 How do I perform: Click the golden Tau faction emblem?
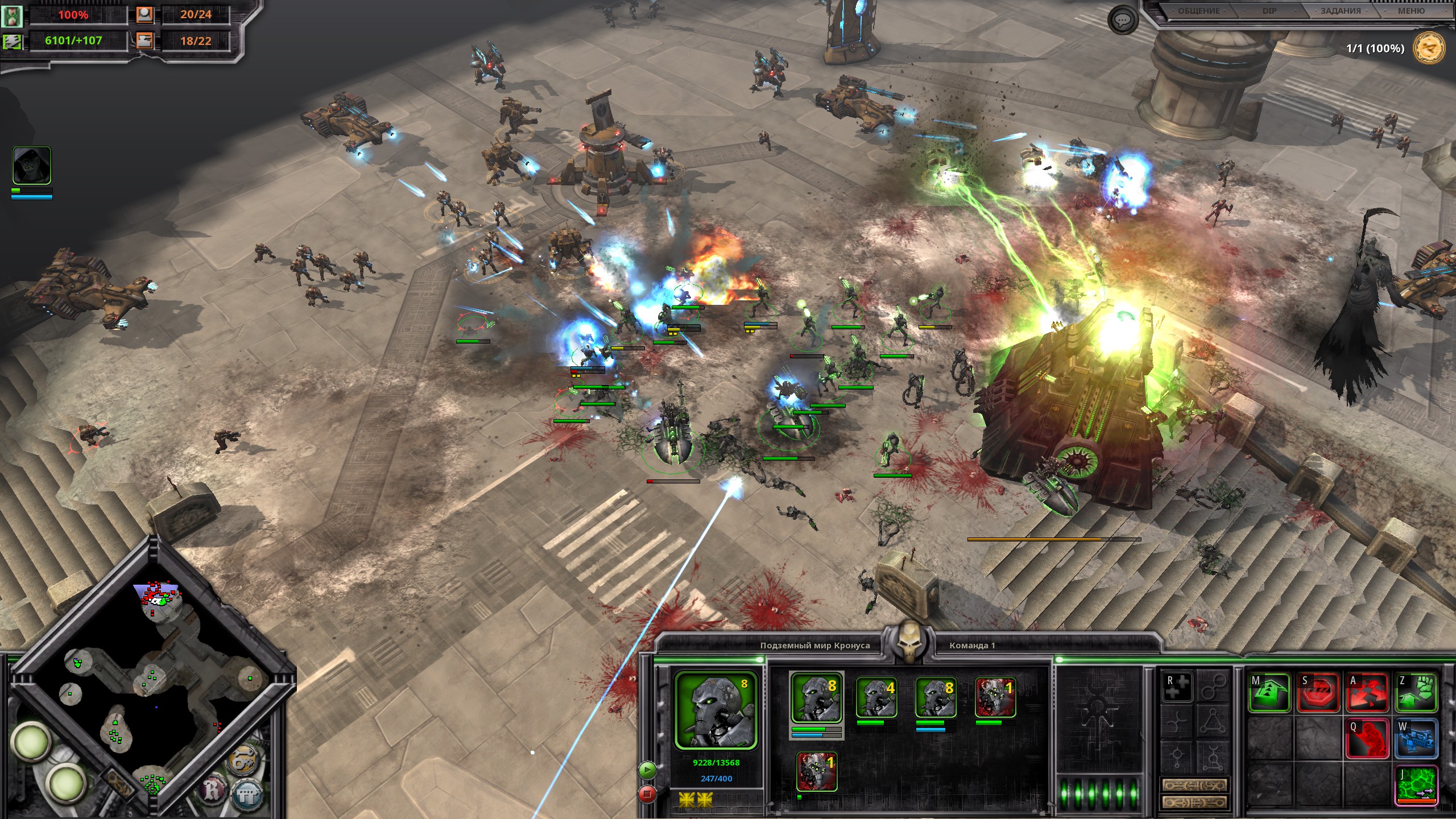[x=1429, y=48]
